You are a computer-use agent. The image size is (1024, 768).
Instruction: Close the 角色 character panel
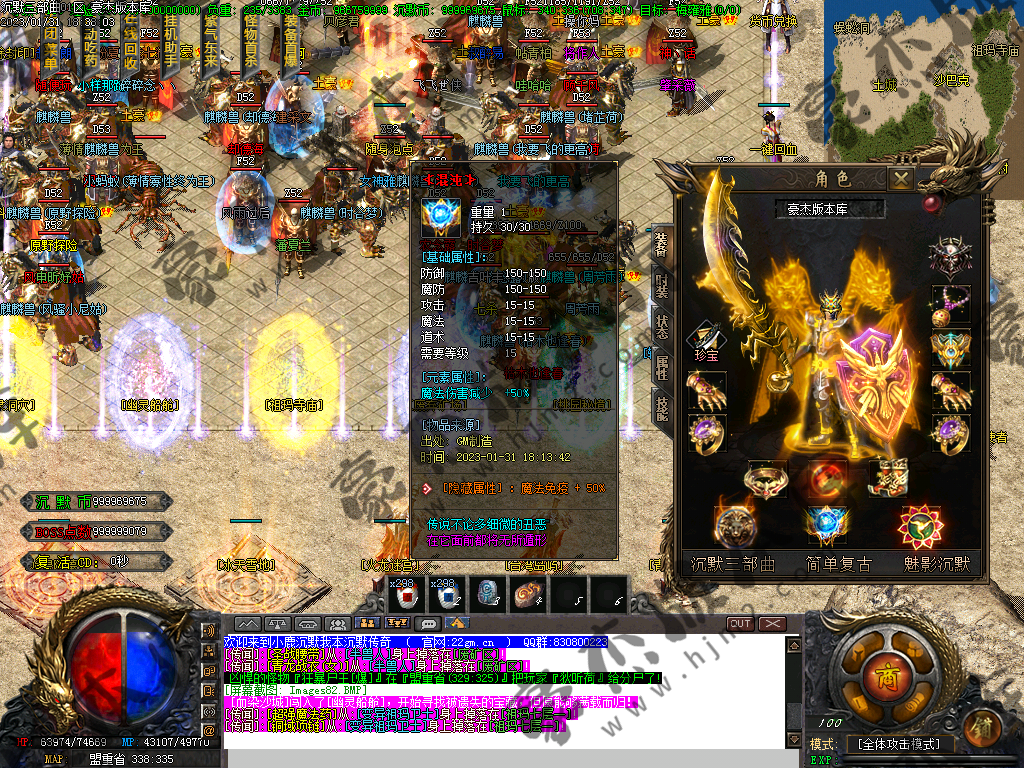click(x=901, y=179)
